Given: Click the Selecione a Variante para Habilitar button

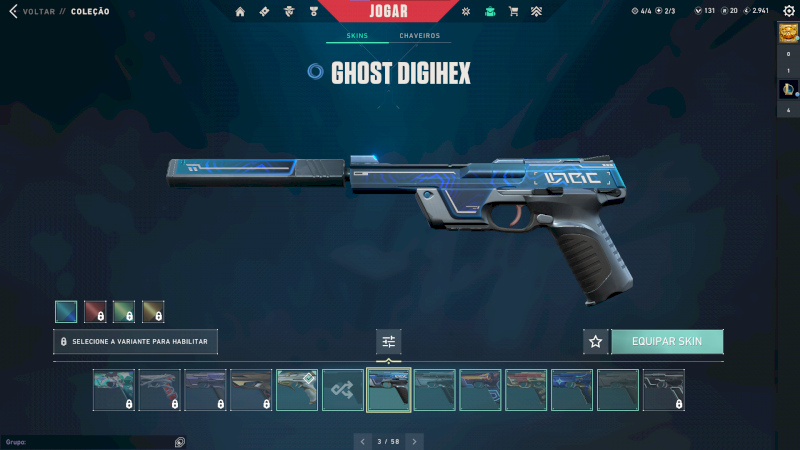Looking at the screenshot, I should [135, 341].
